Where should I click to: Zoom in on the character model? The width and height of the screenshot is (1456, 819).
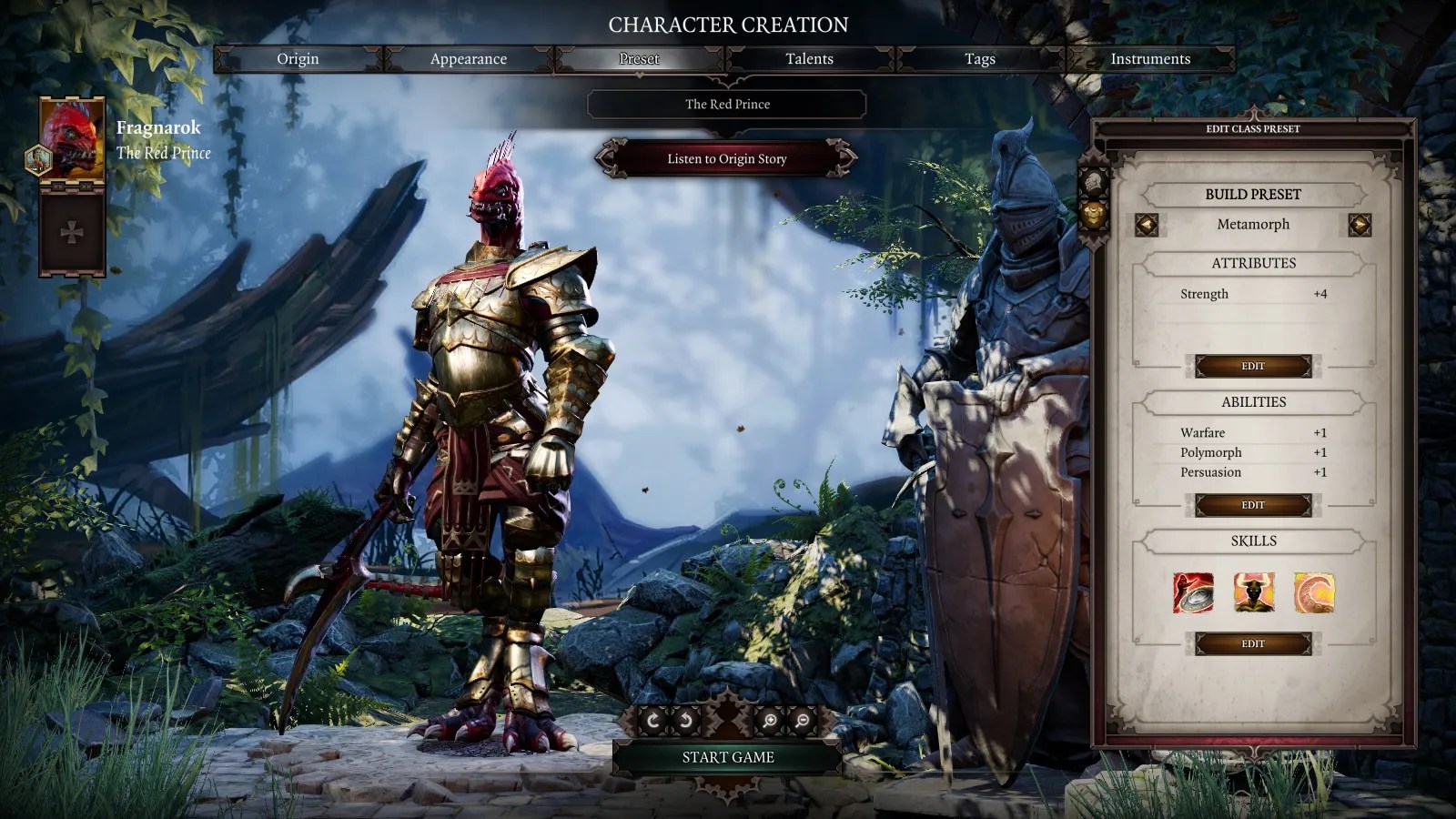click(770, 721)
